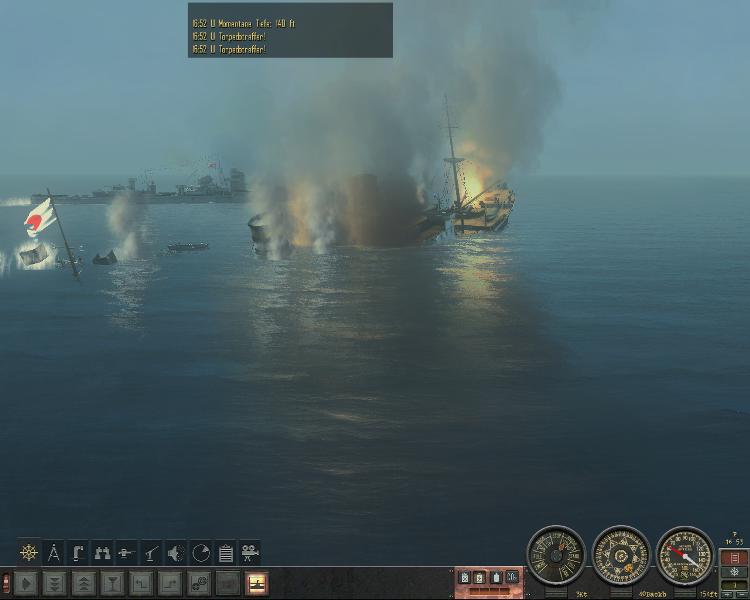Open the navigation map compass icon
Viewport: 750px width, 600px height.
tap(53, 552)
